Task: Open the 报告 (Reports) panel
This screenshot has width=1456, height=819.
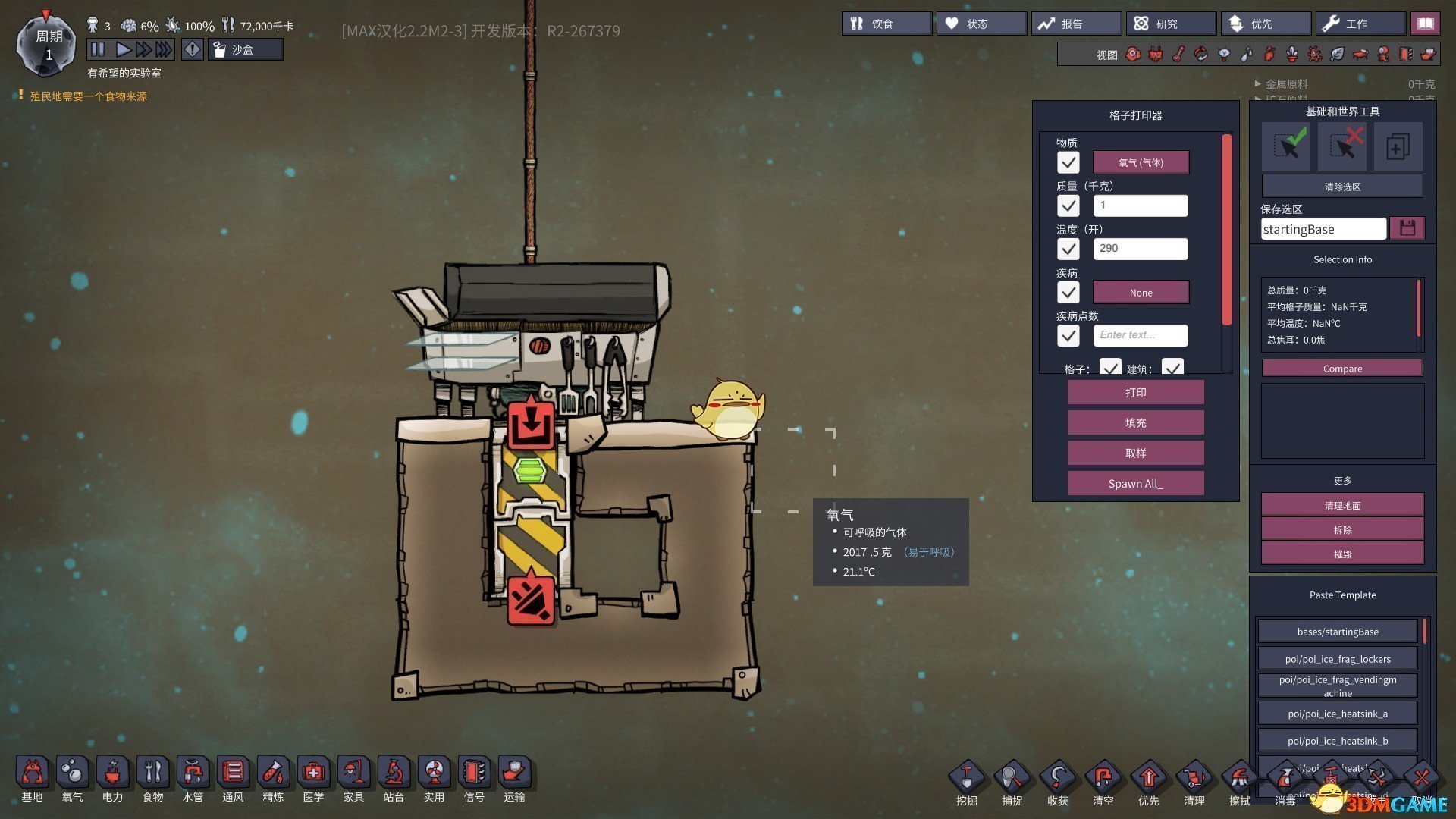Action: click(x=1075, y=24)
